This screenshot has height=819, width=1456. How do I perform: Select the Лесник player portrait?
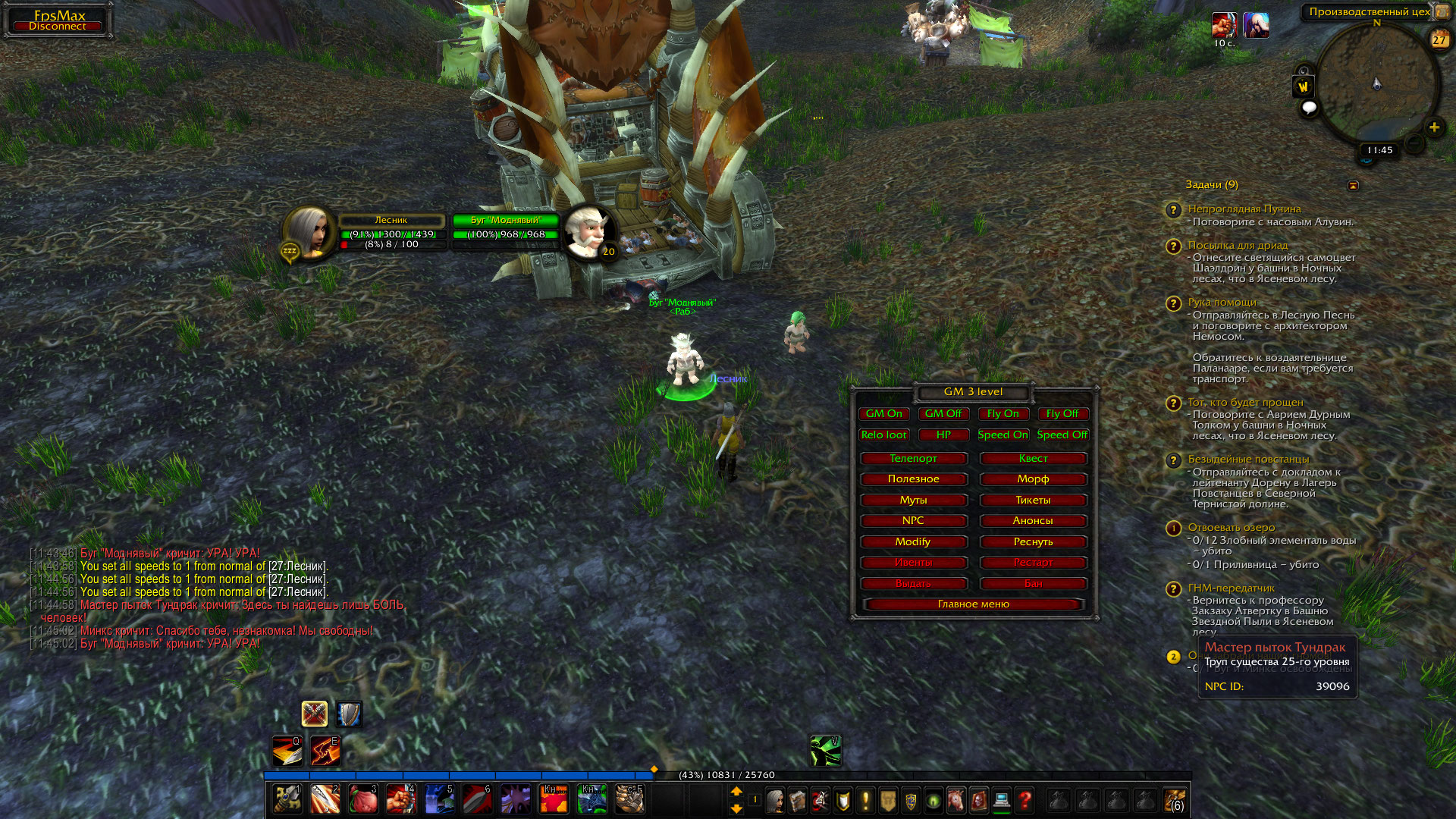[x=309, y=231]
